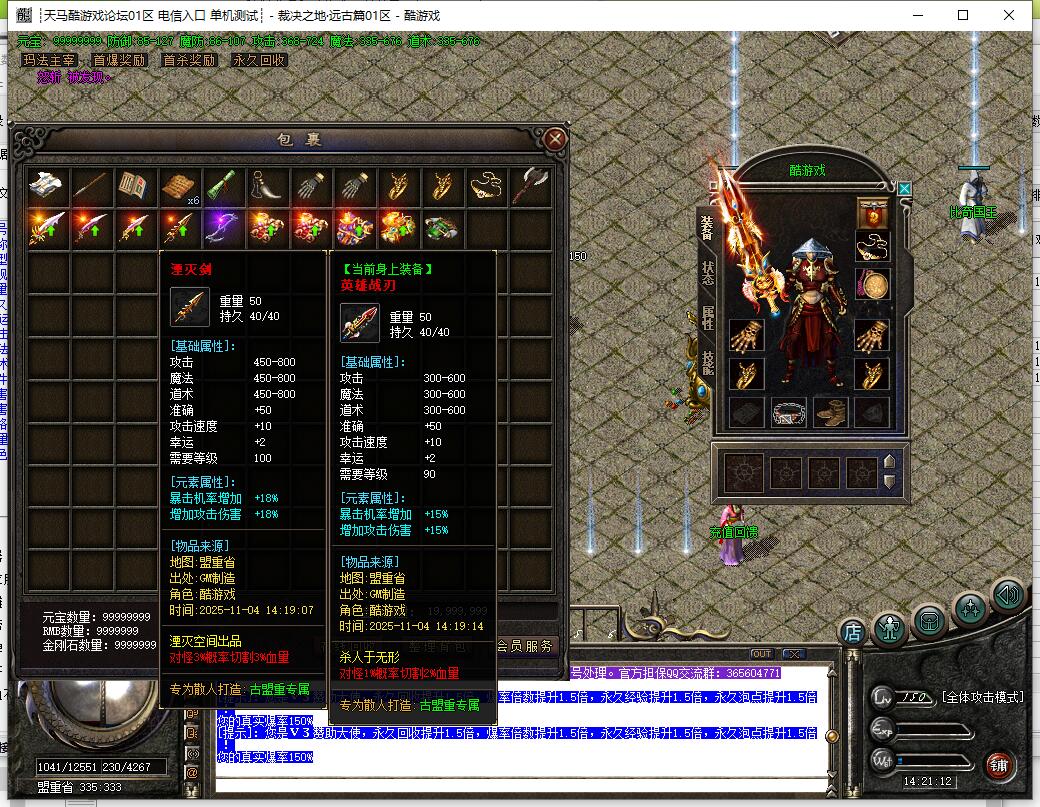Viewport: 1040px width, 807px height.
Task: Maximize the game window
Action: (963, 15)
